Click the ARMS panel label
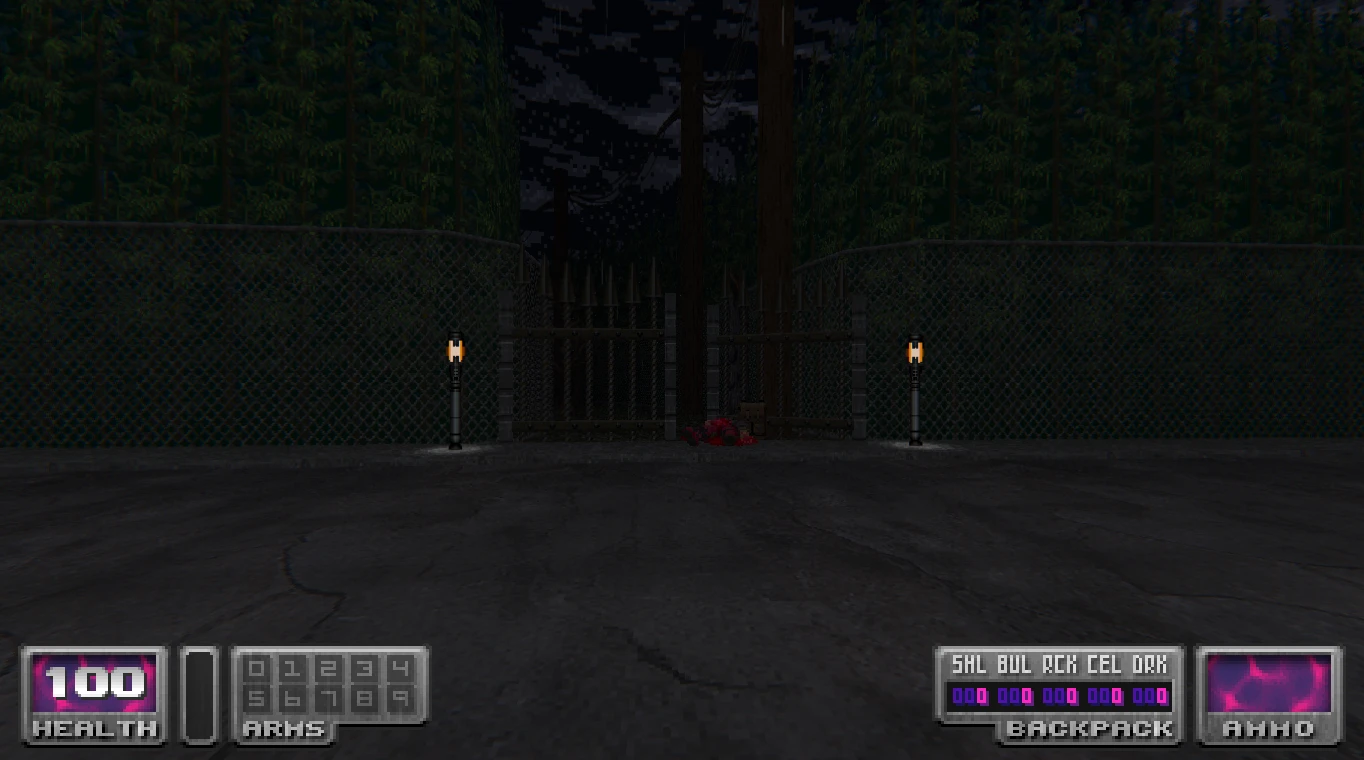1364x760 pixels. [283, 729]
